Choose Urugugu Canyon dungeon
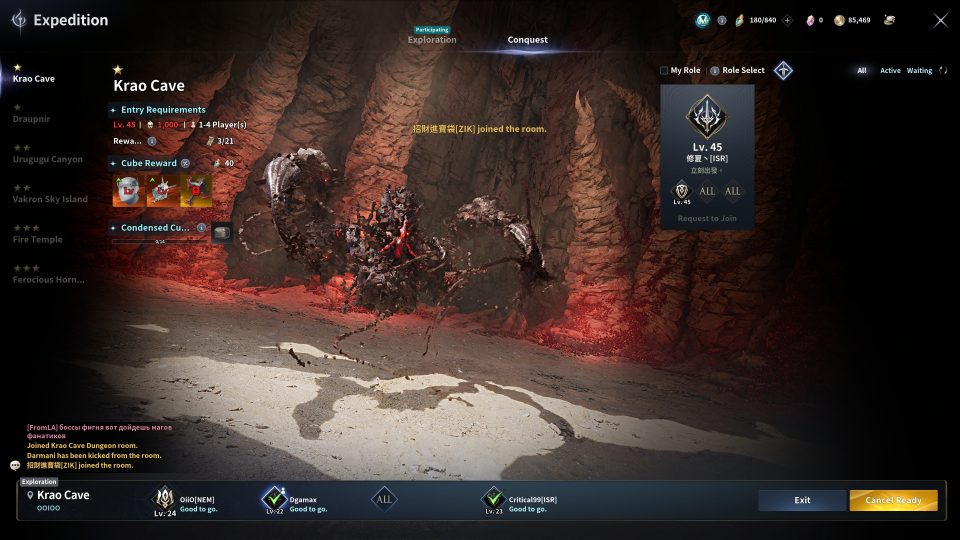Viewport: 960px width, 540px height. [48, 159]
